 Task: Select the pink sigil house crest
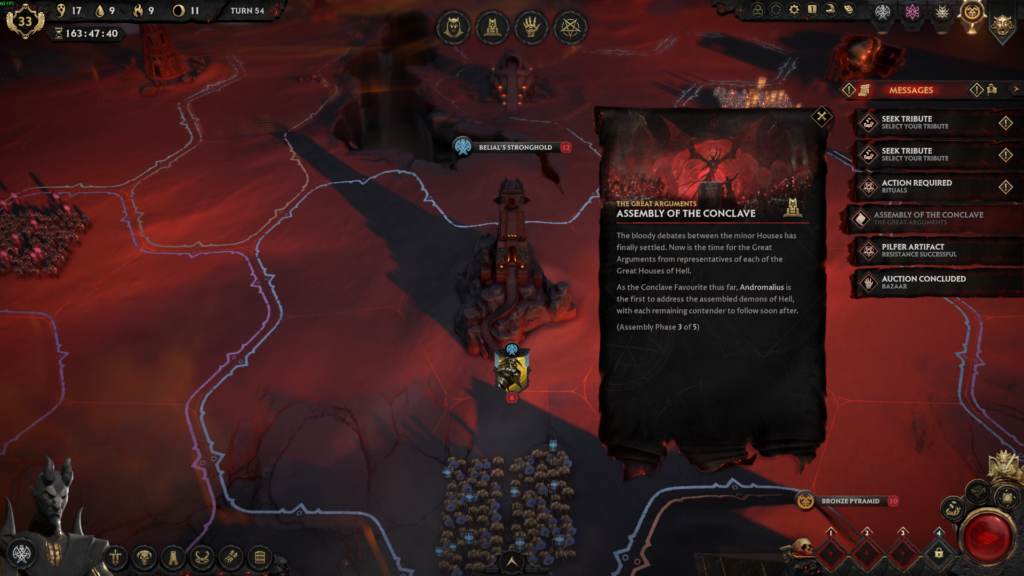pos(911,13)
